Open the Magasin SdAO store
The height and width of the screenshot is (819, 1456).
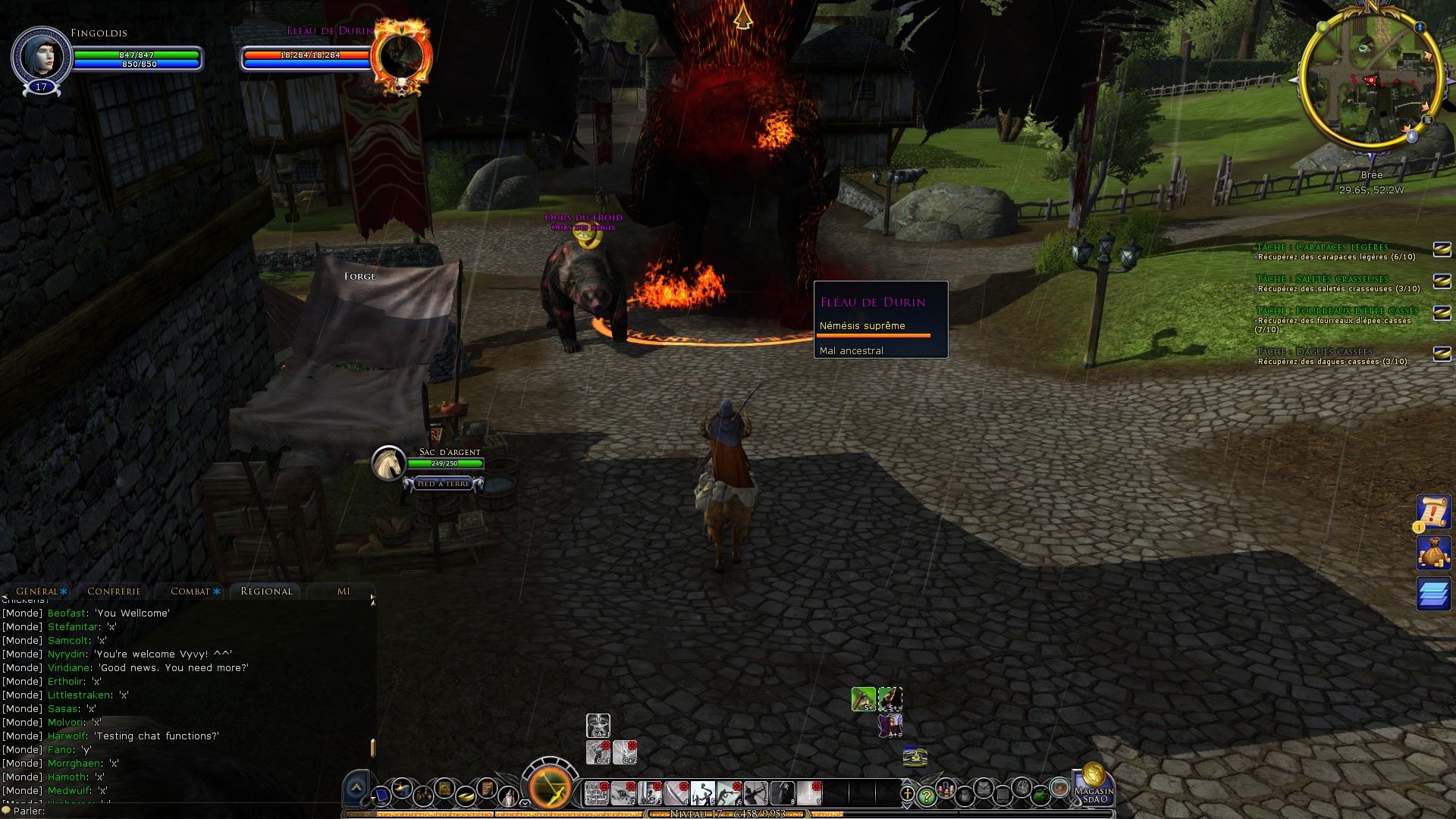(x=1094, y=786)
